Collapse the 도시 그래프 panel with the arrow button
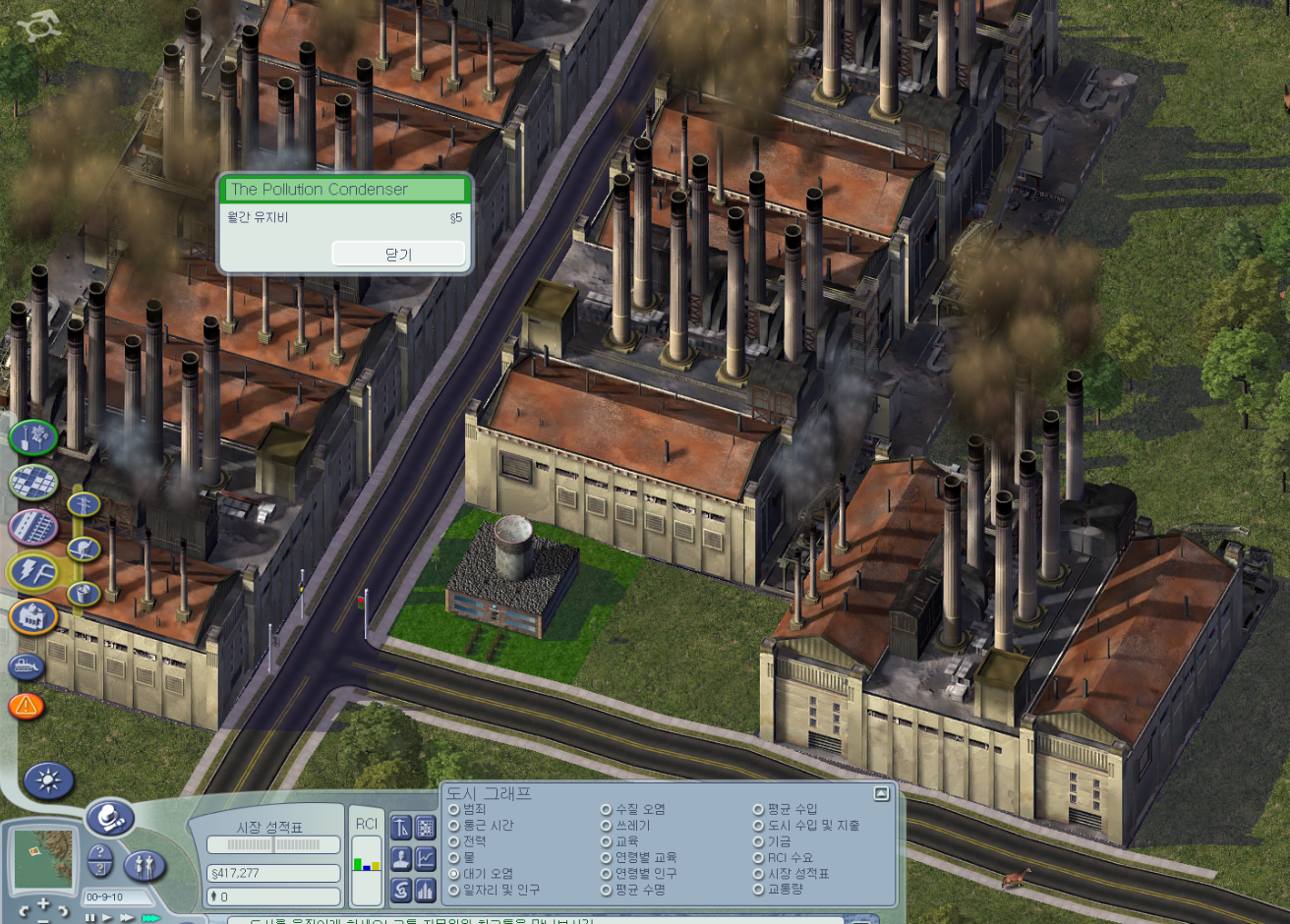1290x924 pixels. click(881, 793)
